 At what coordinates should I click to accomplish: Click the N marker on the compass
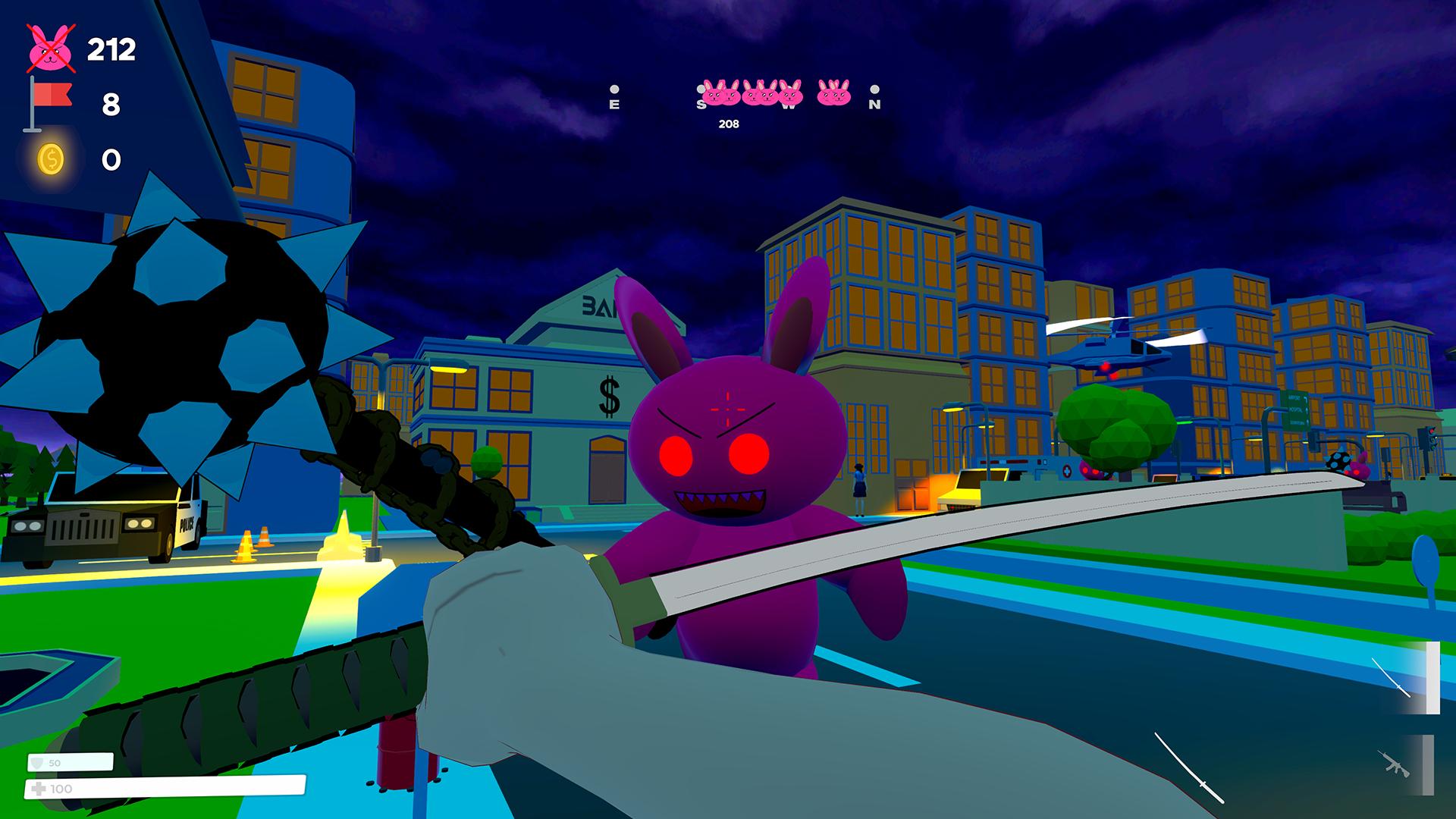pos(874,104)
